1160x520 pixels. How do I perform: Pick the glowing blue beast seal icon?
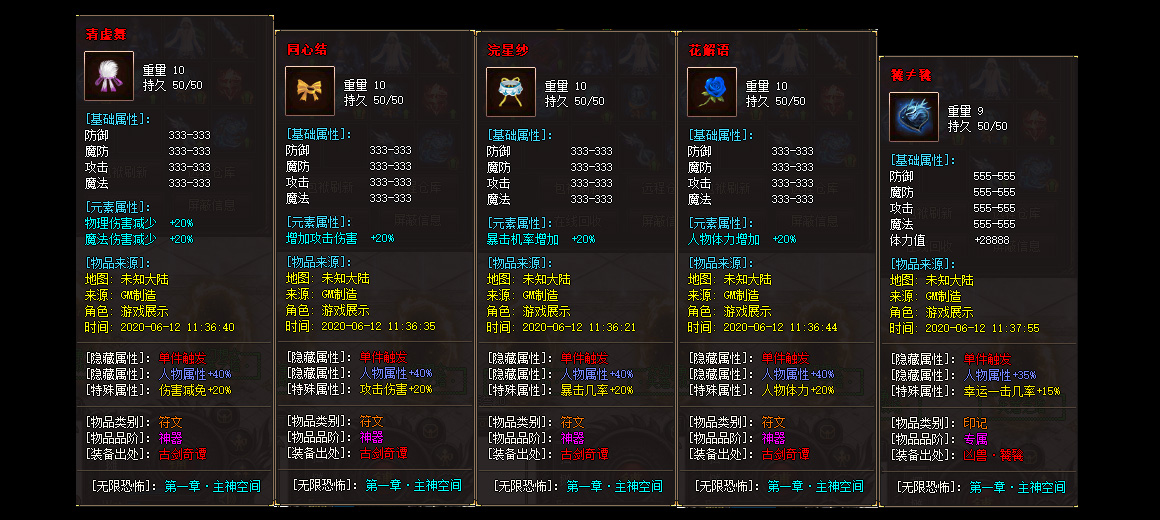coord(914,117)
